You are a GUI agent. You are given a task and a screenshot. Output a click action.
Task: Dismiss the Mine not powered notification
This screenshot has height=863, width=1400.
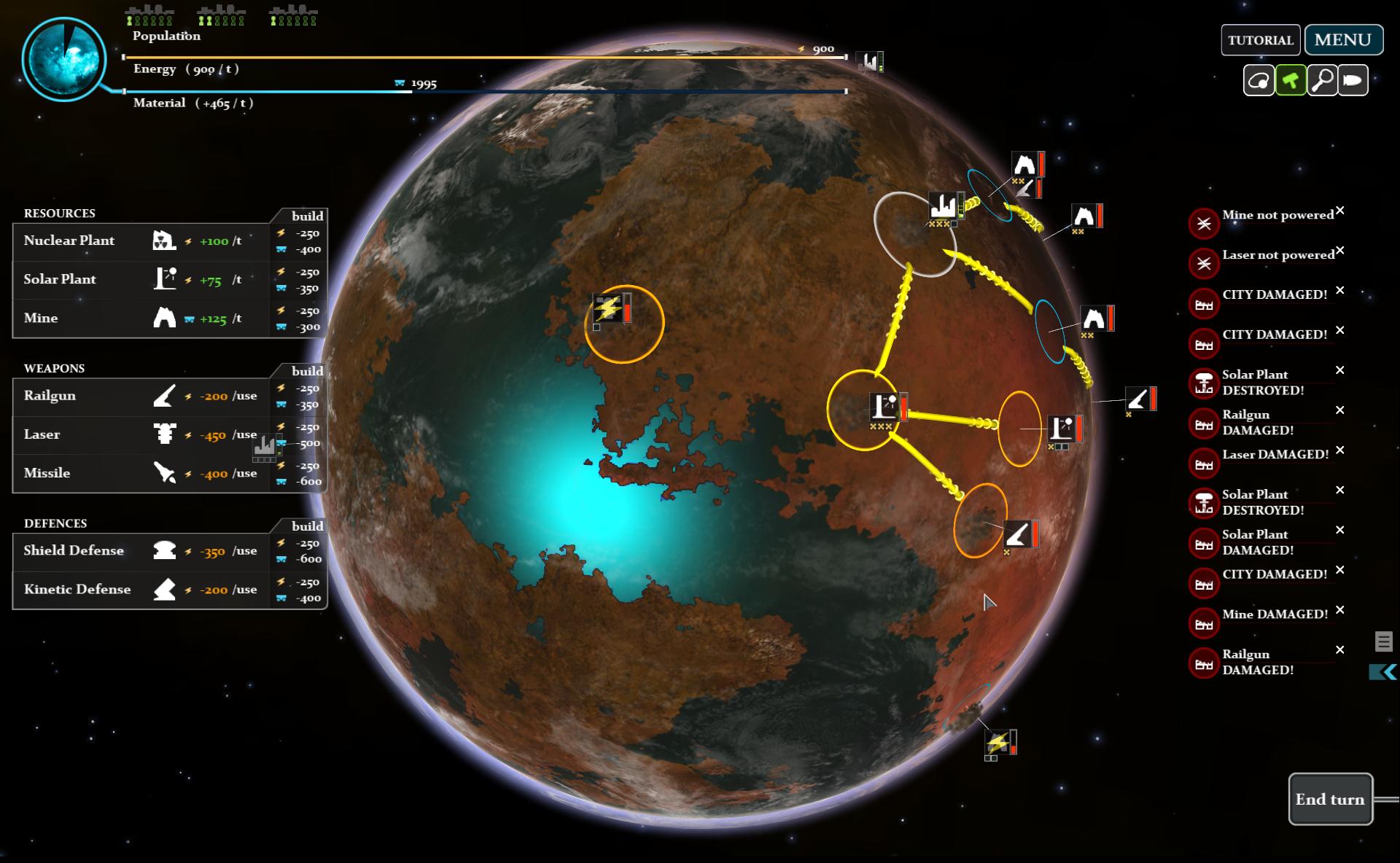point(1340,211)
